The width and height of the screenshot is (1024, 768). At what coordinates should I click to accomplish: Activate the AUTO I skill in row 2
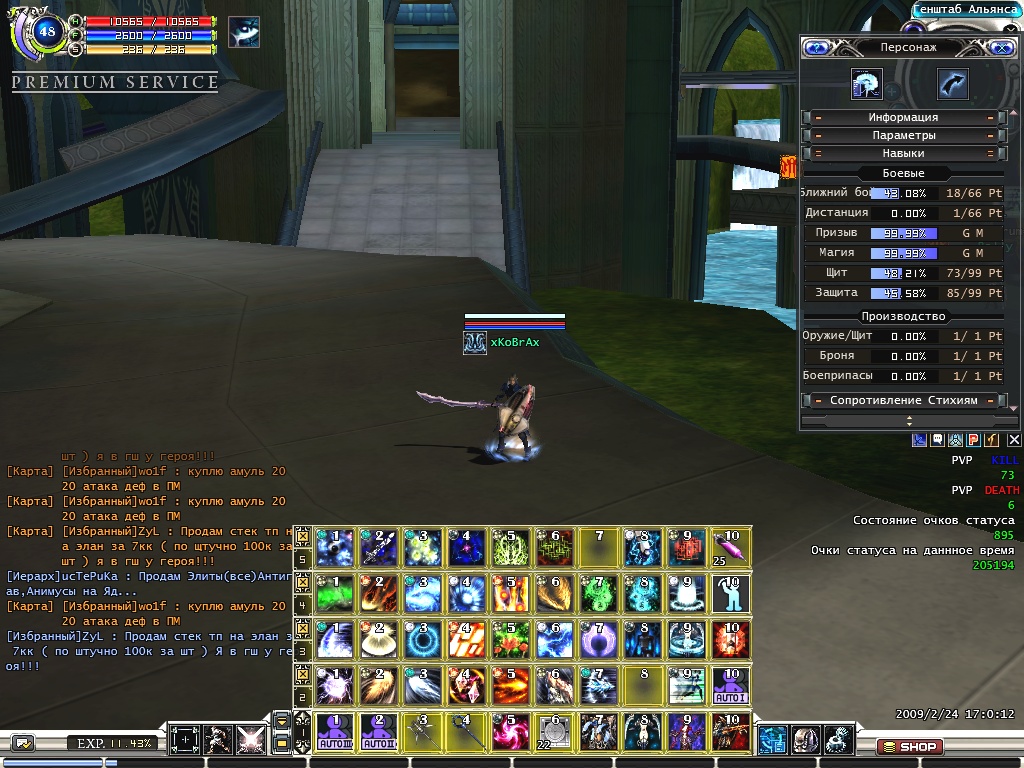point(729,685)
